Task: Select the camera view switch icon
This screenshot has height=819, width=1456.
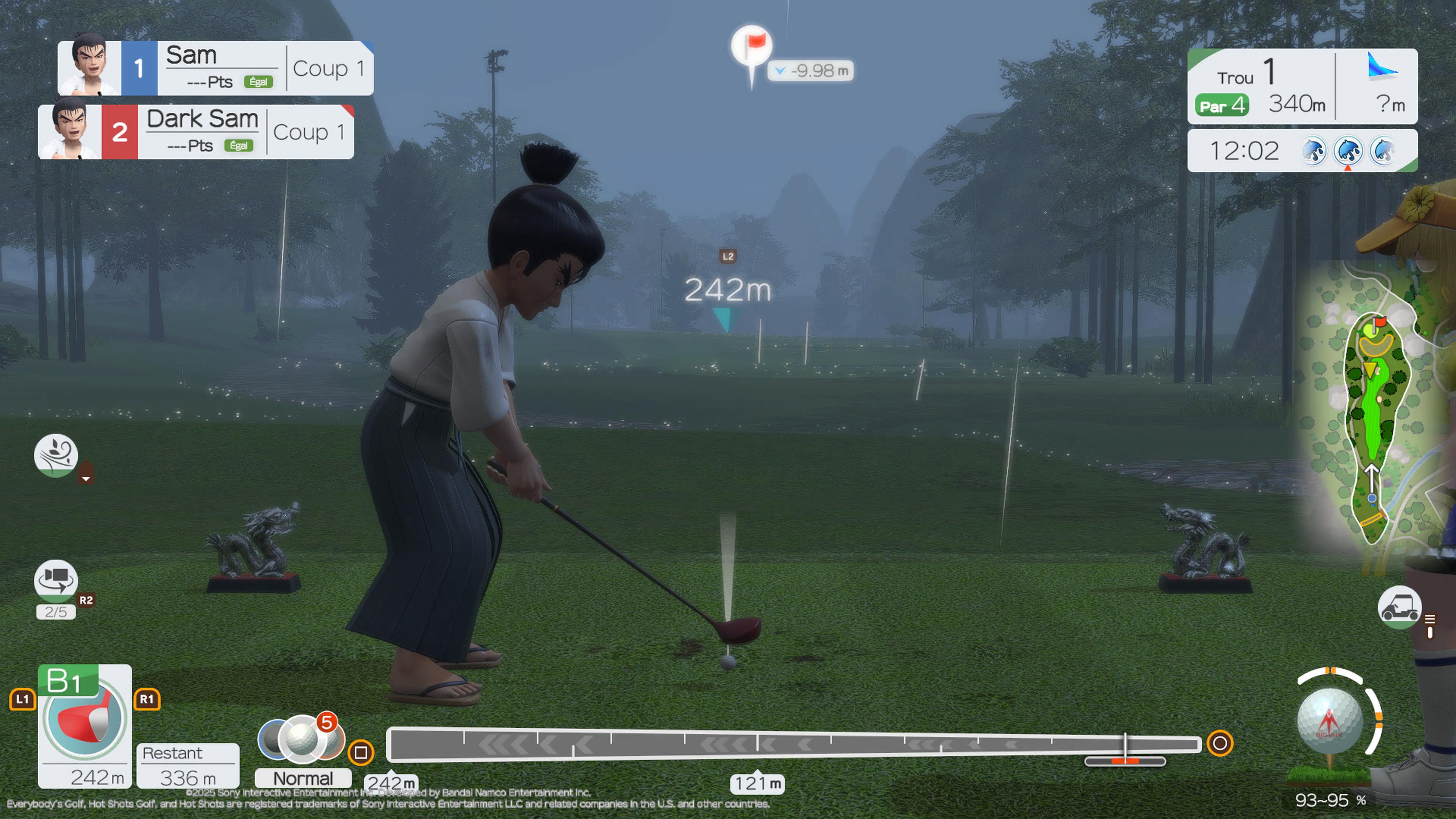Action: pyautogui.click(x=55, y=580)
